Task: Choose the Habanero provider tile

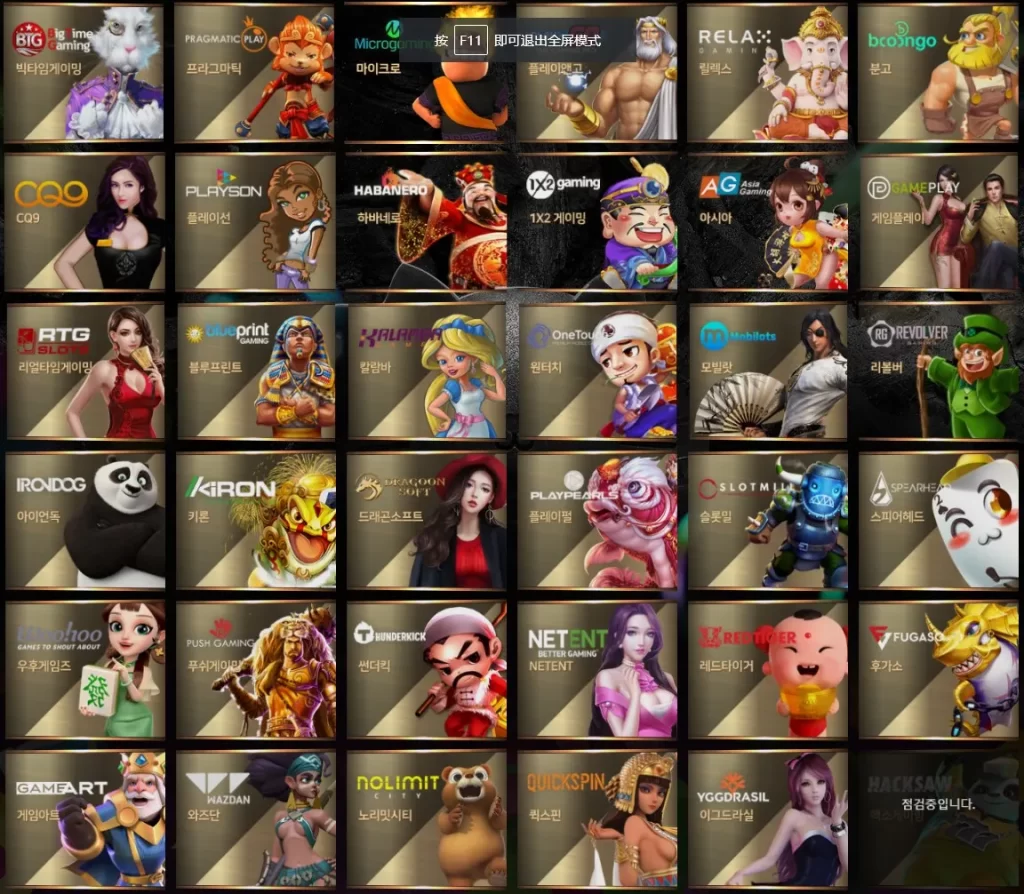Action: [x=426, y=222]
